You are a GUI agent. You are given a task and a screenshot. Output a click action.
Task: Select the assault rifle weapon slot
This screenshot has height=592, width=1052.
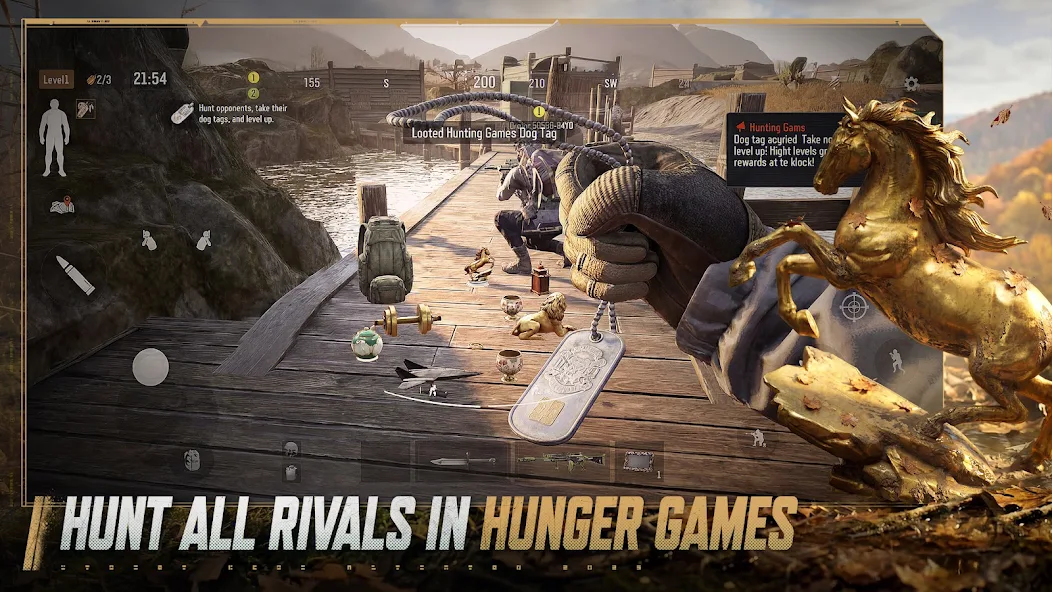click(560, 460)
